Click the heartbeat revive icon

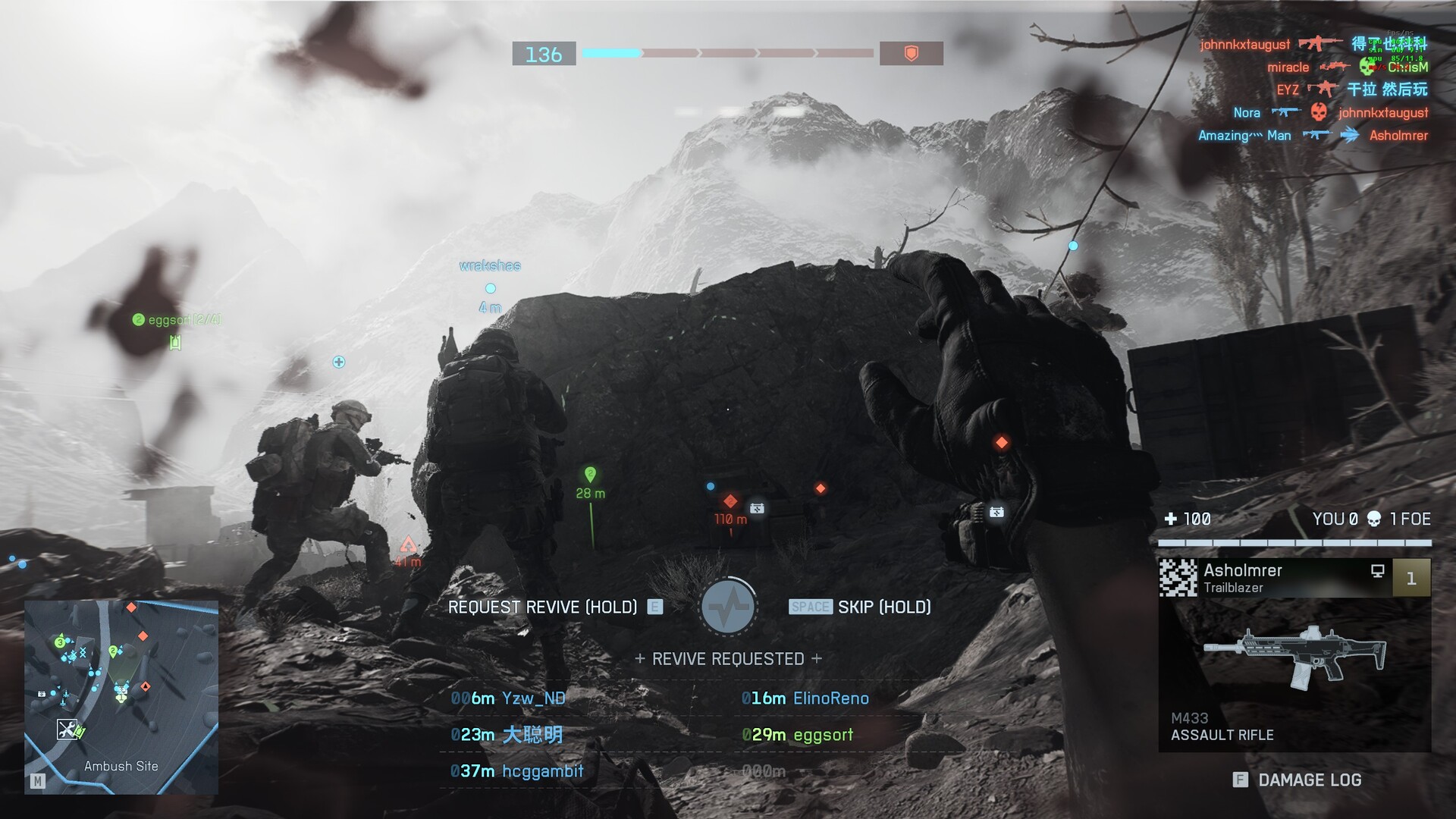(728, 607)
